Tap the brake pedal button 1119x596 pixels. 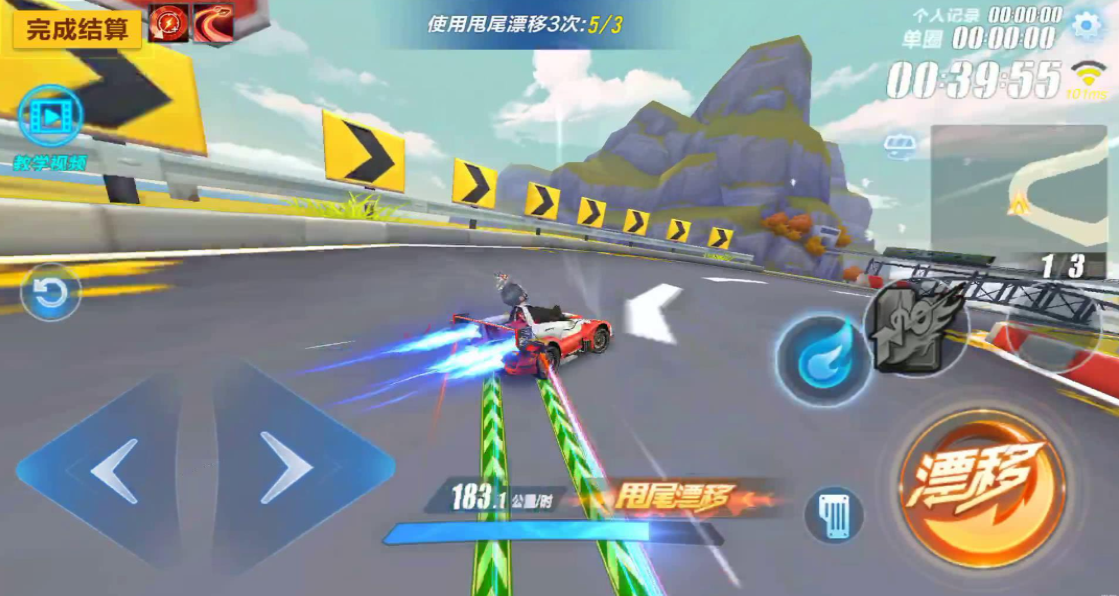point(834,514)
